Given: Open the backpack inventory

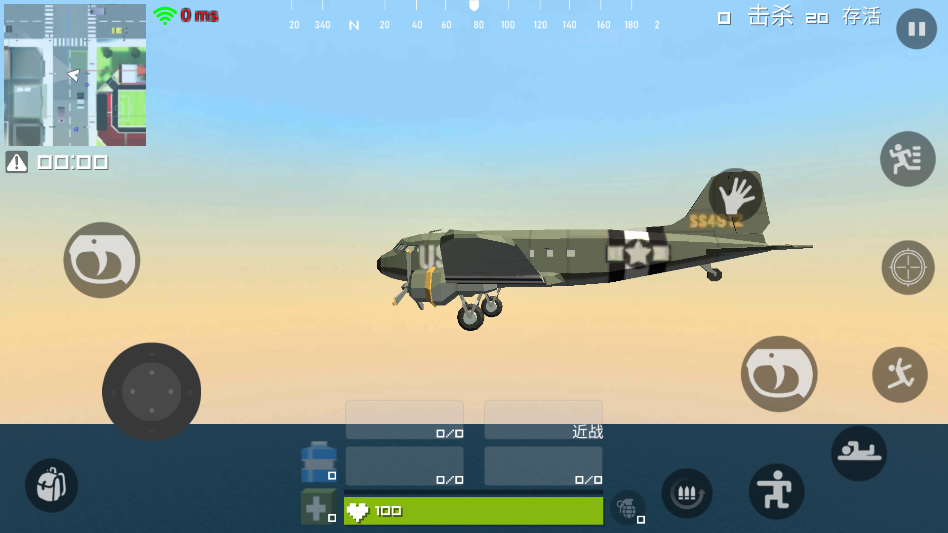Looking at the screenshot, I should click(51, 486).
